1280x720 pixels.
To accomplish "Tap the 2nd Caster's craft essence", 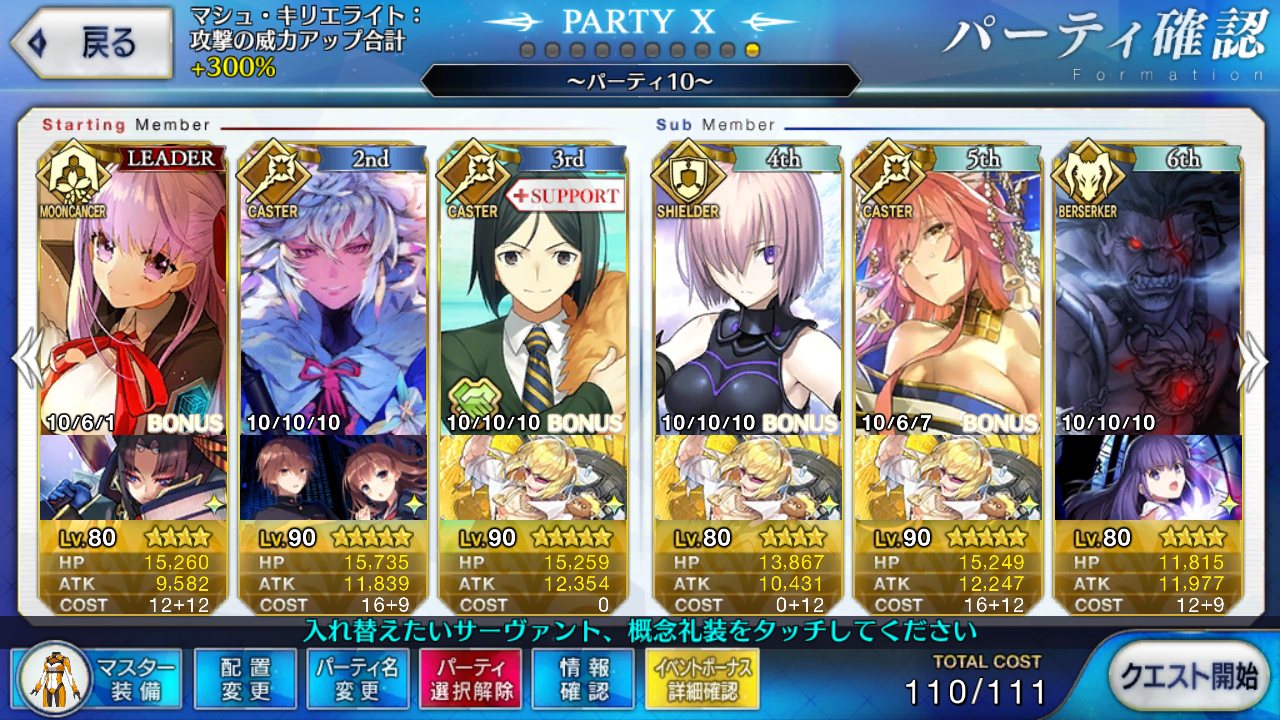I will click(x=333, y=478).
